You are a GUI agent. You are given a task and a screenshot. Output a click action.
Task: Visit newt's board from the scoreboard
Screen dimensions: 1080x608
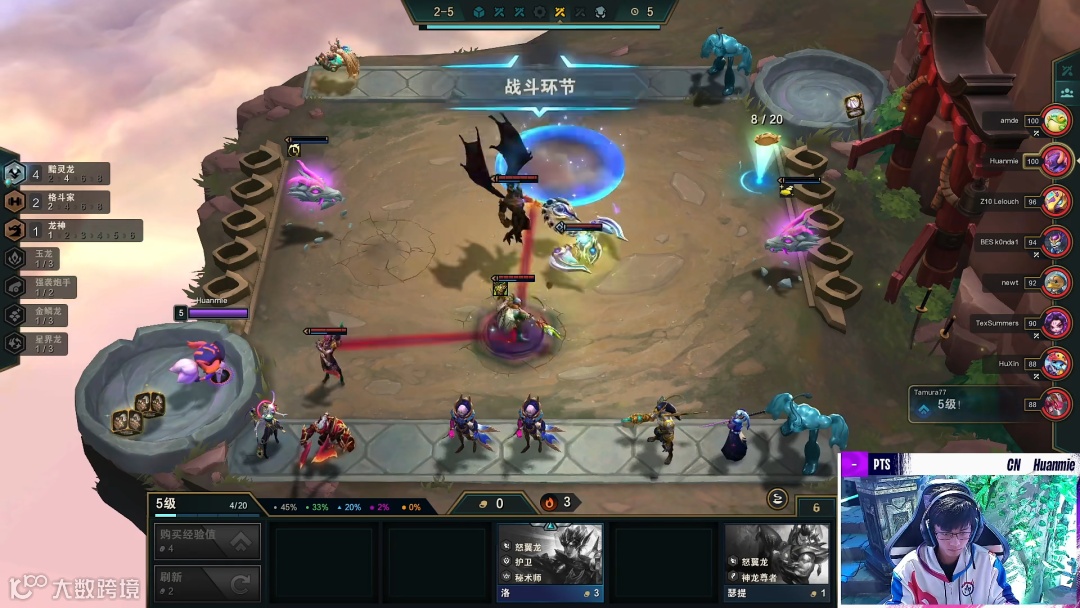coord(1055,283)
